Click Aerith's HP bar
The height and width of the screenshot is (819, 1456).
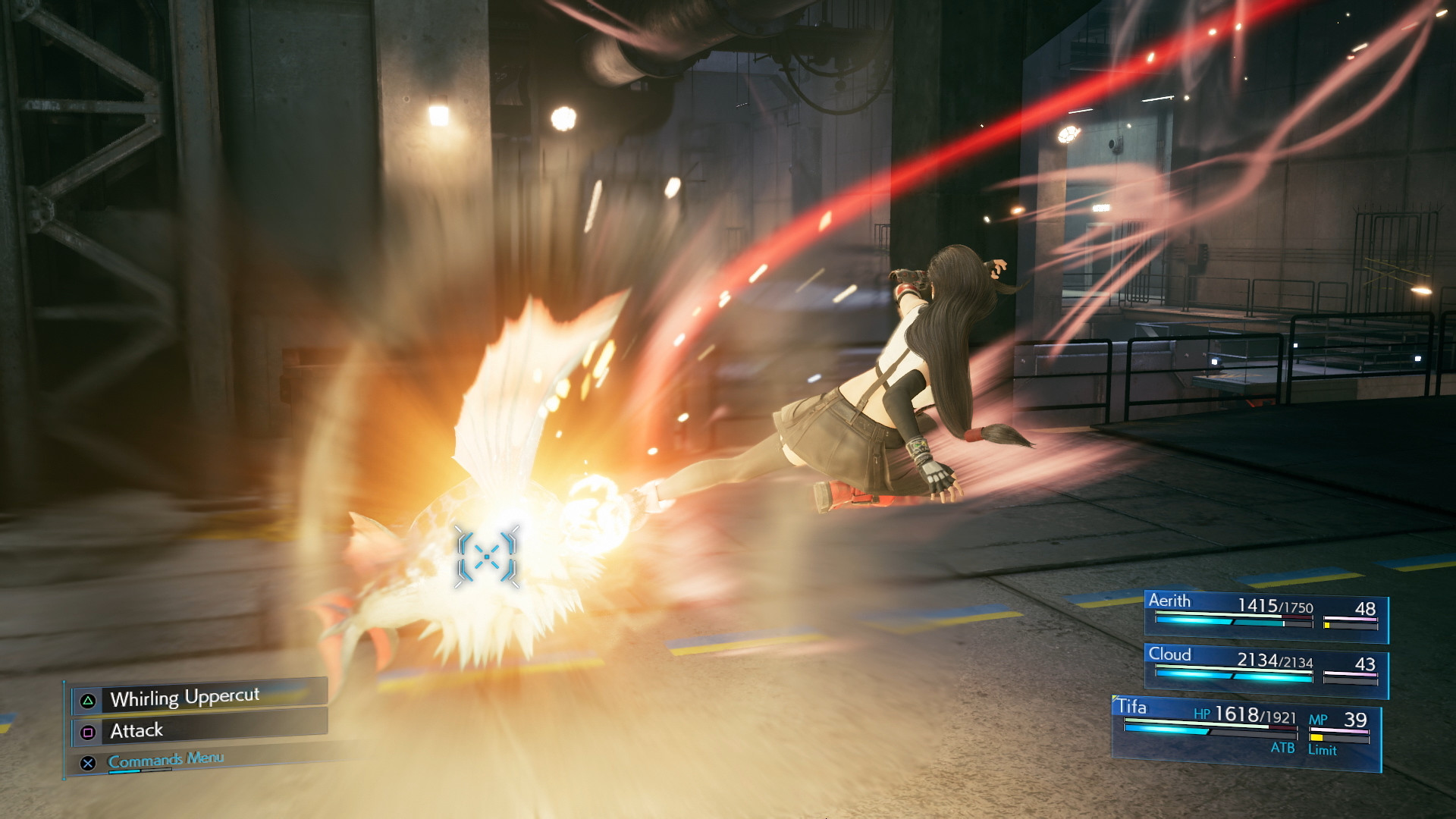tap(1216, 613)
